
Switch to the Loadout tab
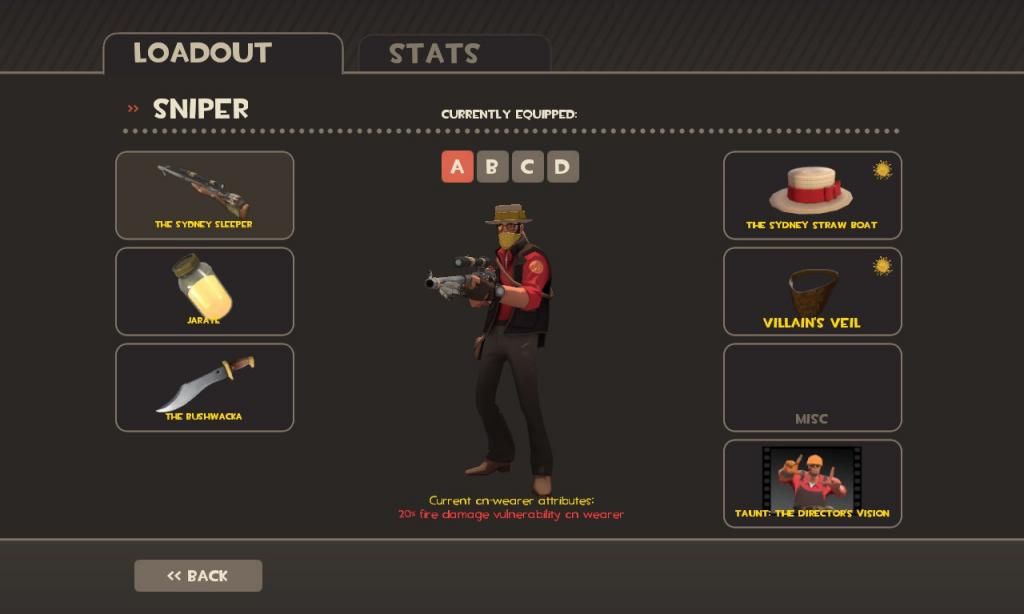(x=222, y=54)
